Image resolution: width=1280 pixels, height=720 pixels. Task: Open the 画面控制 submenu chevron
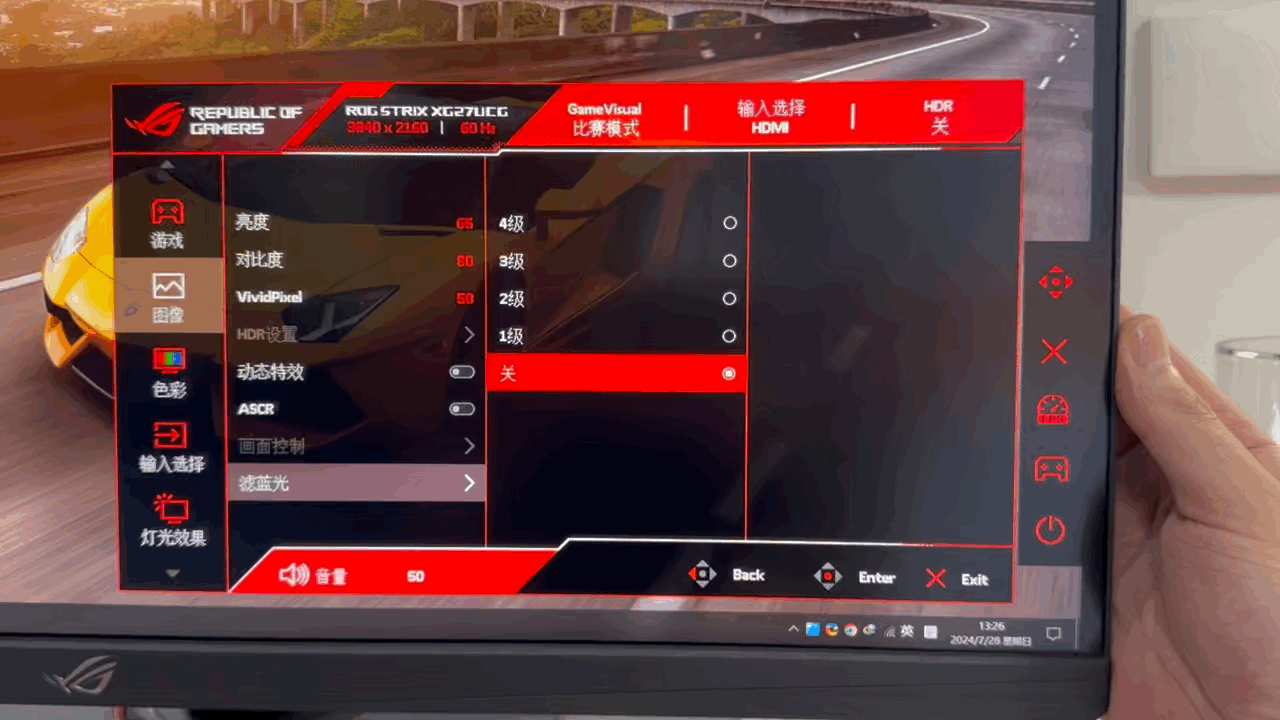point(468,446)
